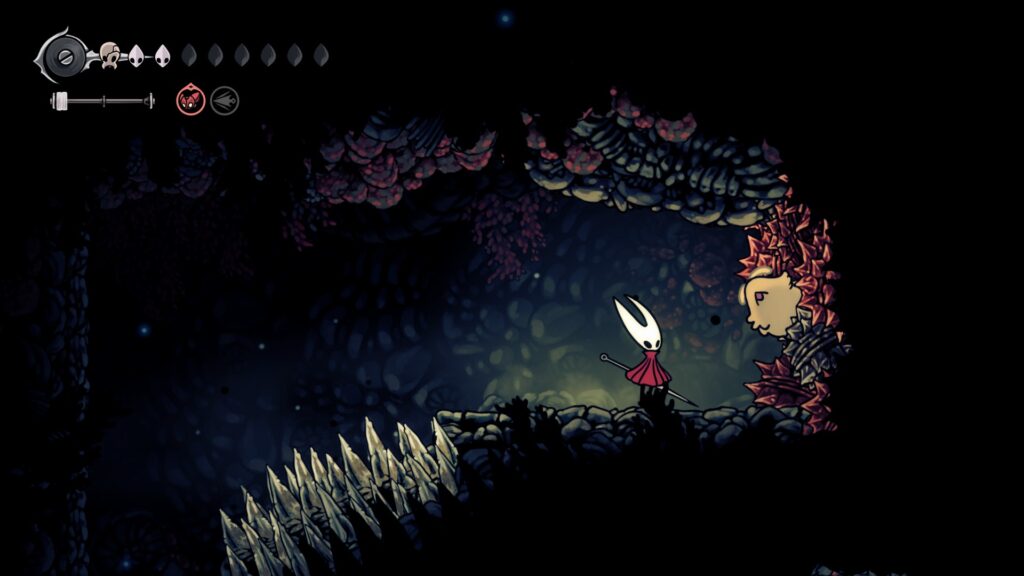This screenshot has height=576, width=1024.
Task: Select the red creature tool icon
Action: click(x=190, y=100)
